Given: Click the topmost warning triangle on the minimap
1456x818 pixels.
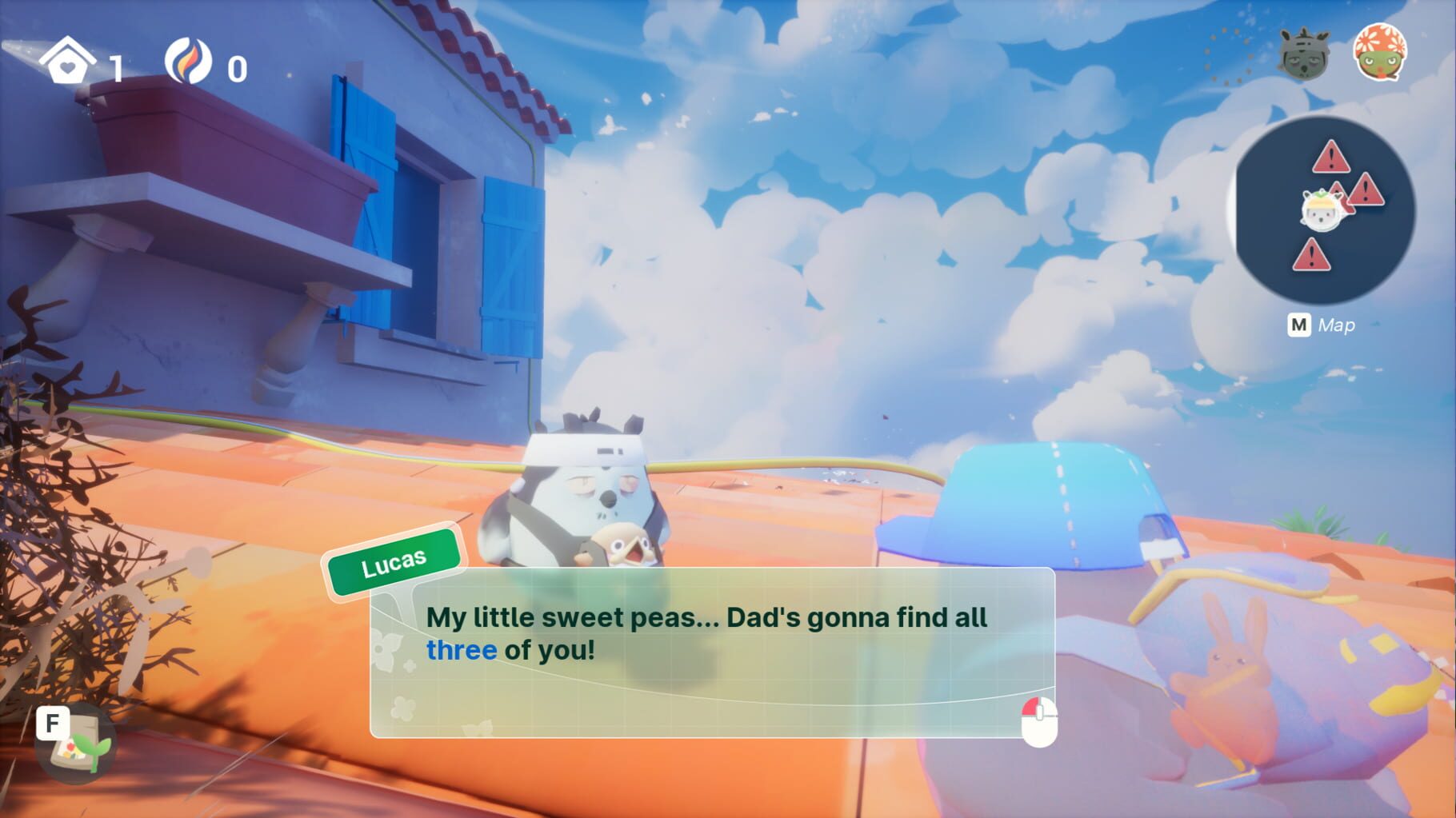Looking at the screenshot, I should click(x=1330, y=156).
